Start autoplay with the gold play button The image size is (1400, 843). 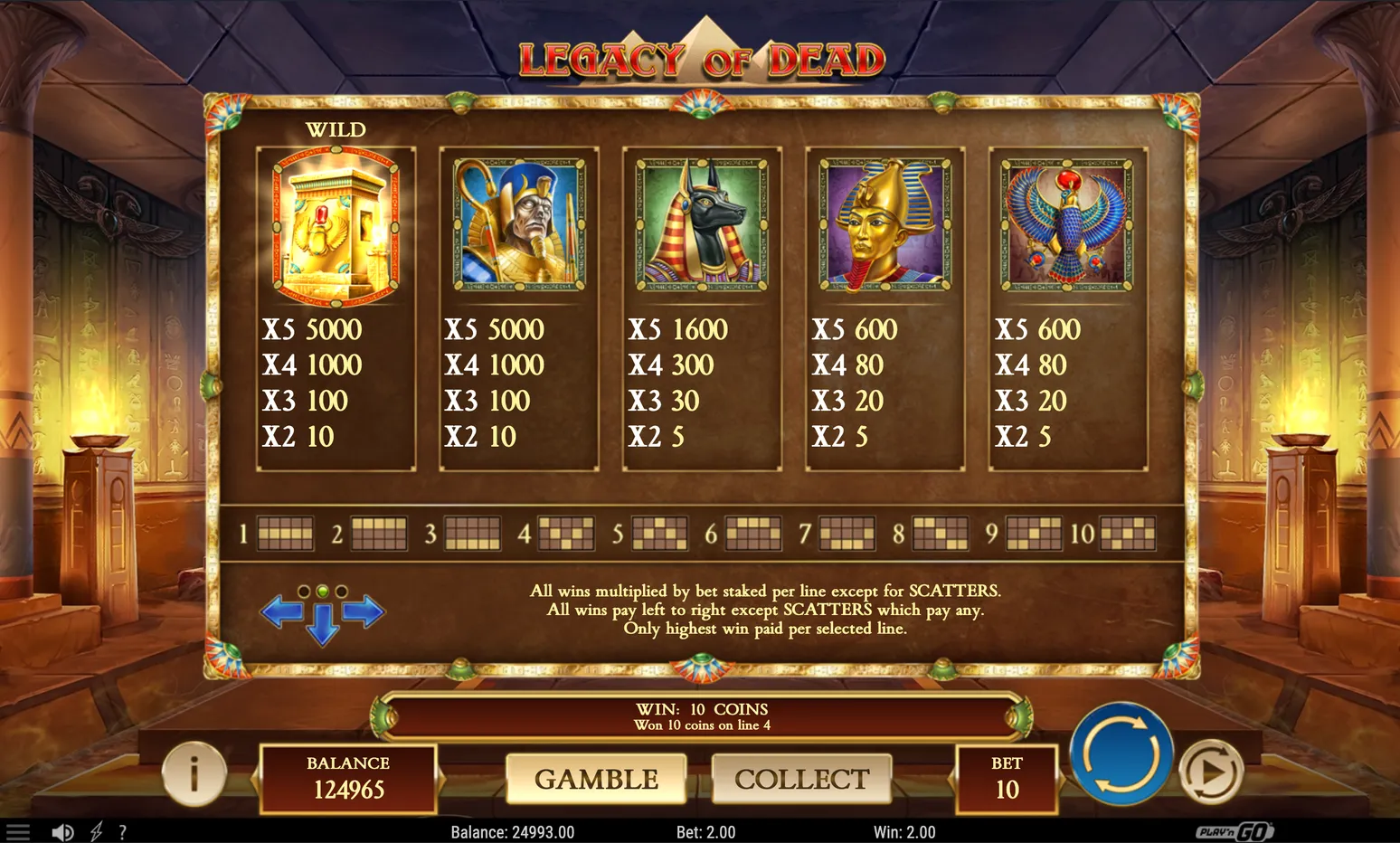pos(1211,771)
